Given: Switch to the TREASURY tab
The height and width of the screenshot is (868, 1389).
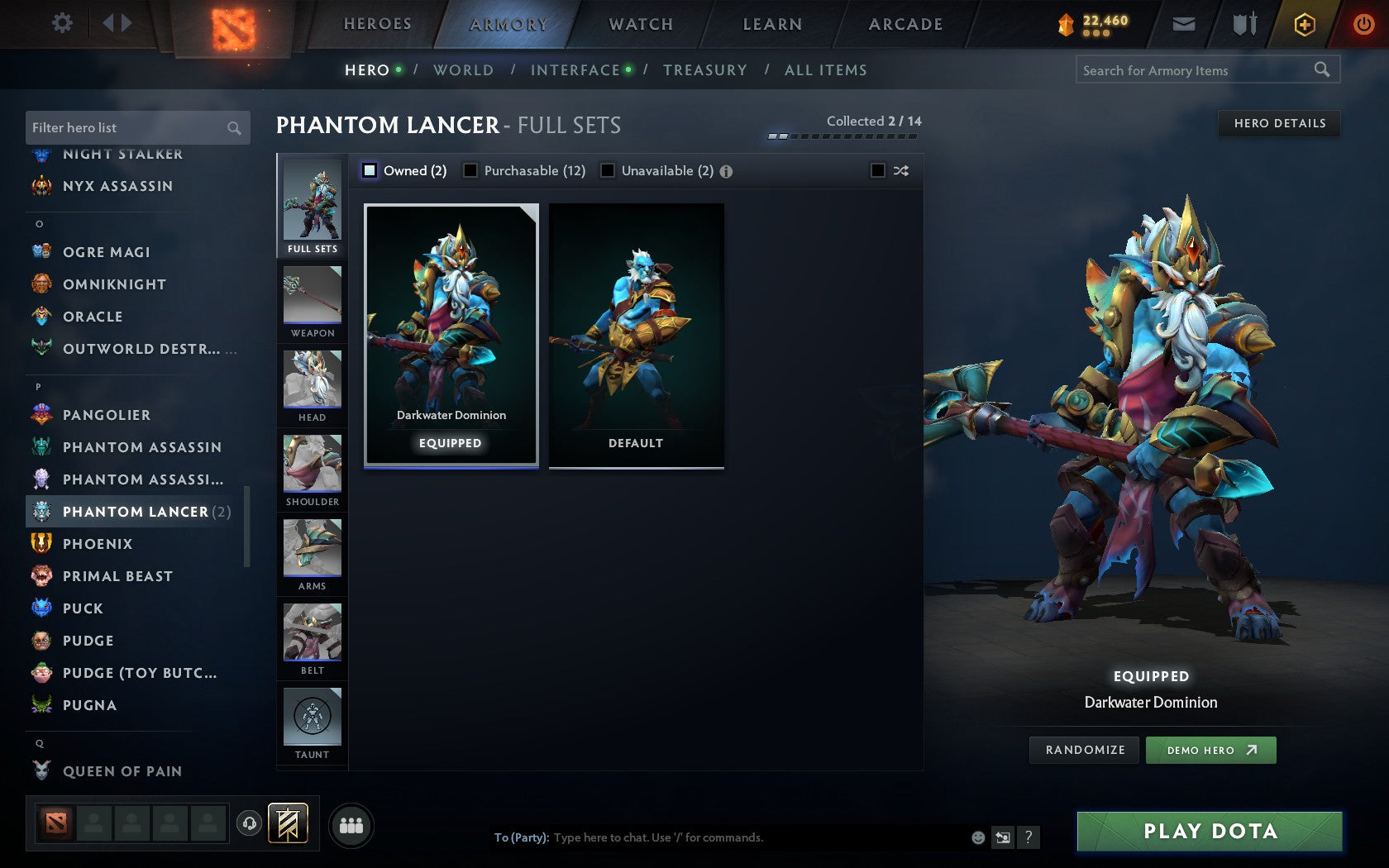Looking at the screenshot, I should 704,70.
